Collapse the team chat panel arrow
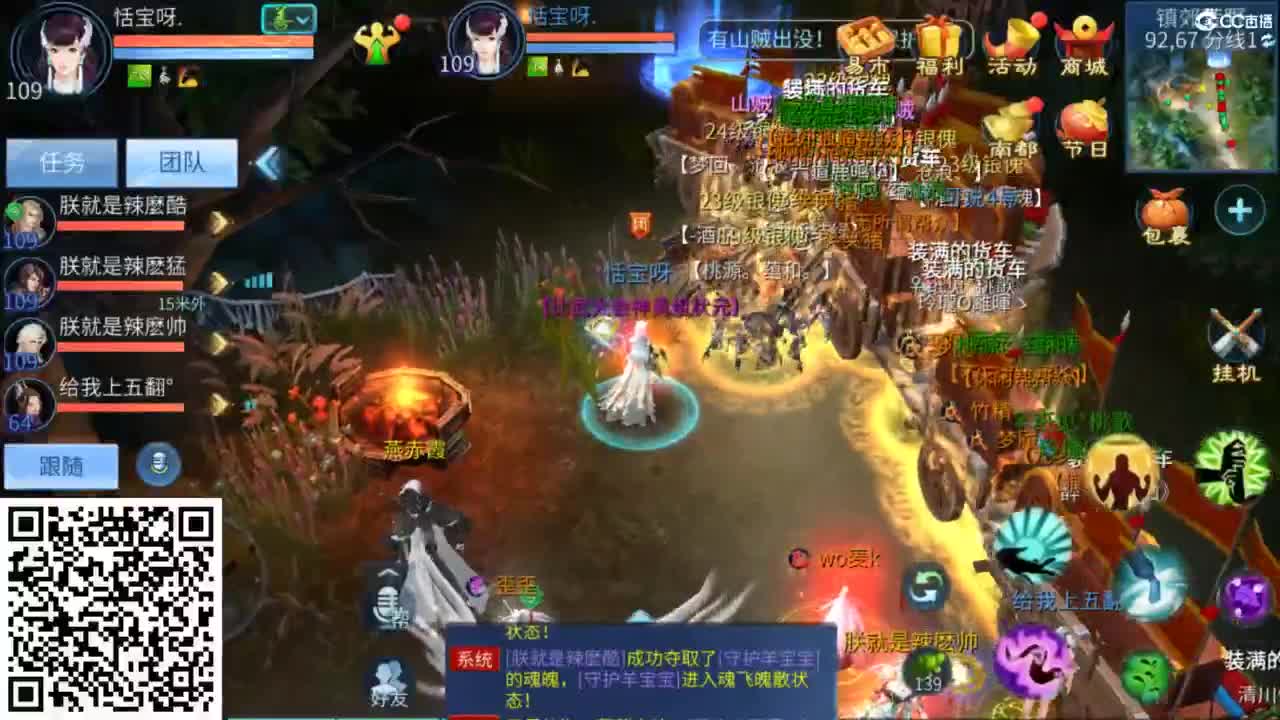Viewport: 1280px width, 720px height. [x=266, y=160]
